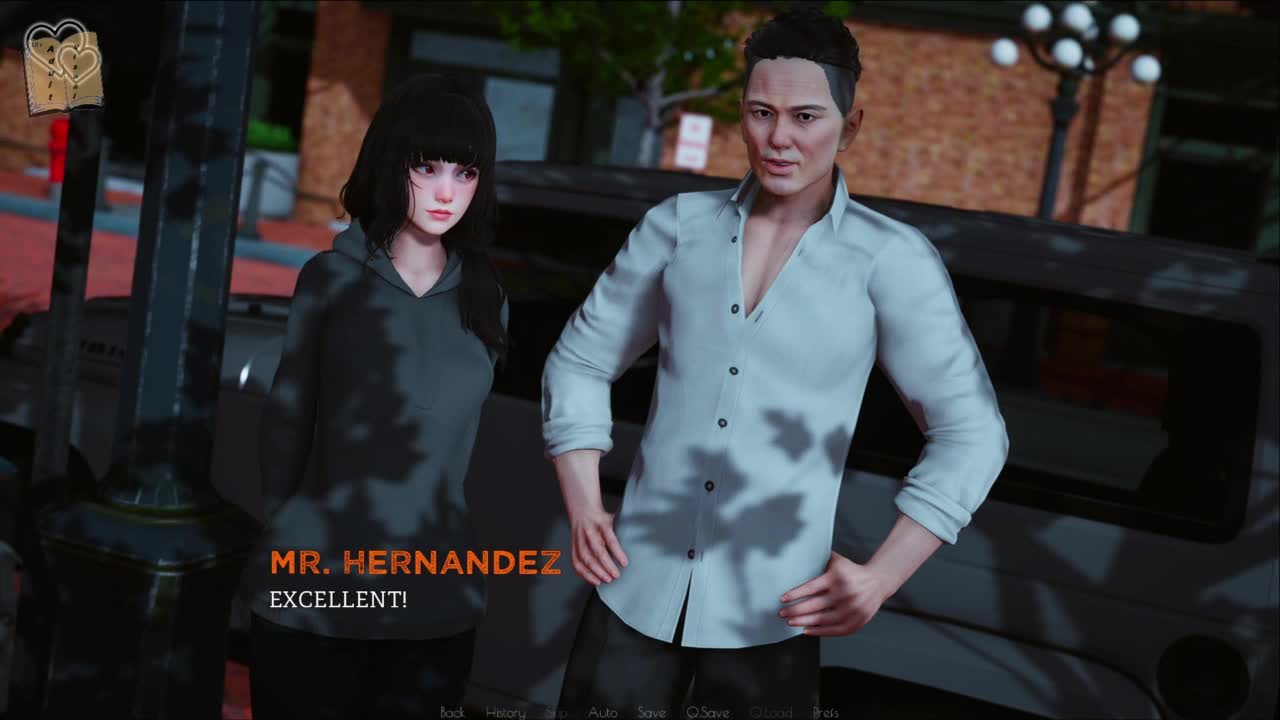Quick load using the Q.Load button
The image size is (1280, 720).
click(x=770, y=712)
